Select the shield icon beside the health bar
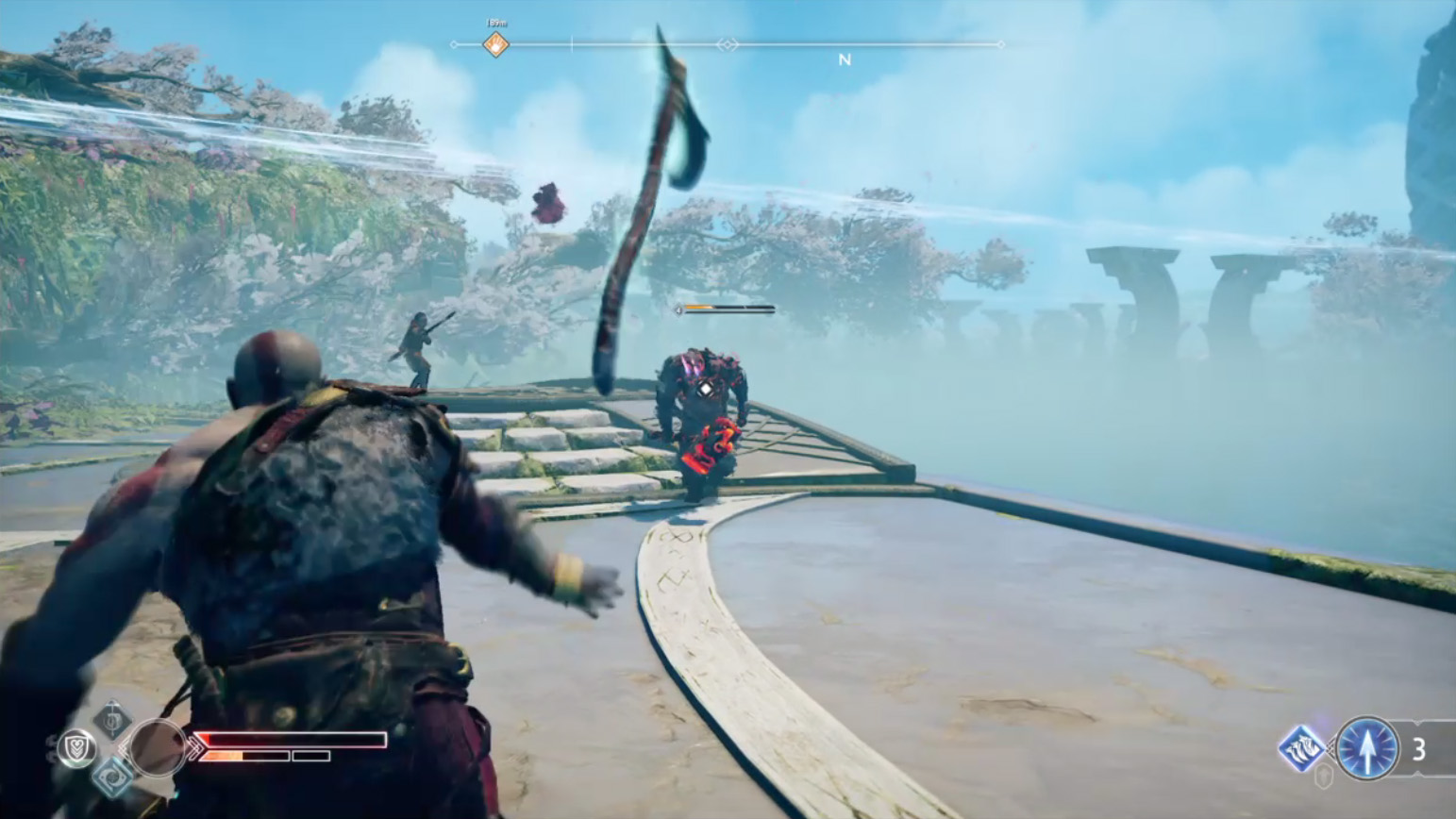 tap(76, 748)
